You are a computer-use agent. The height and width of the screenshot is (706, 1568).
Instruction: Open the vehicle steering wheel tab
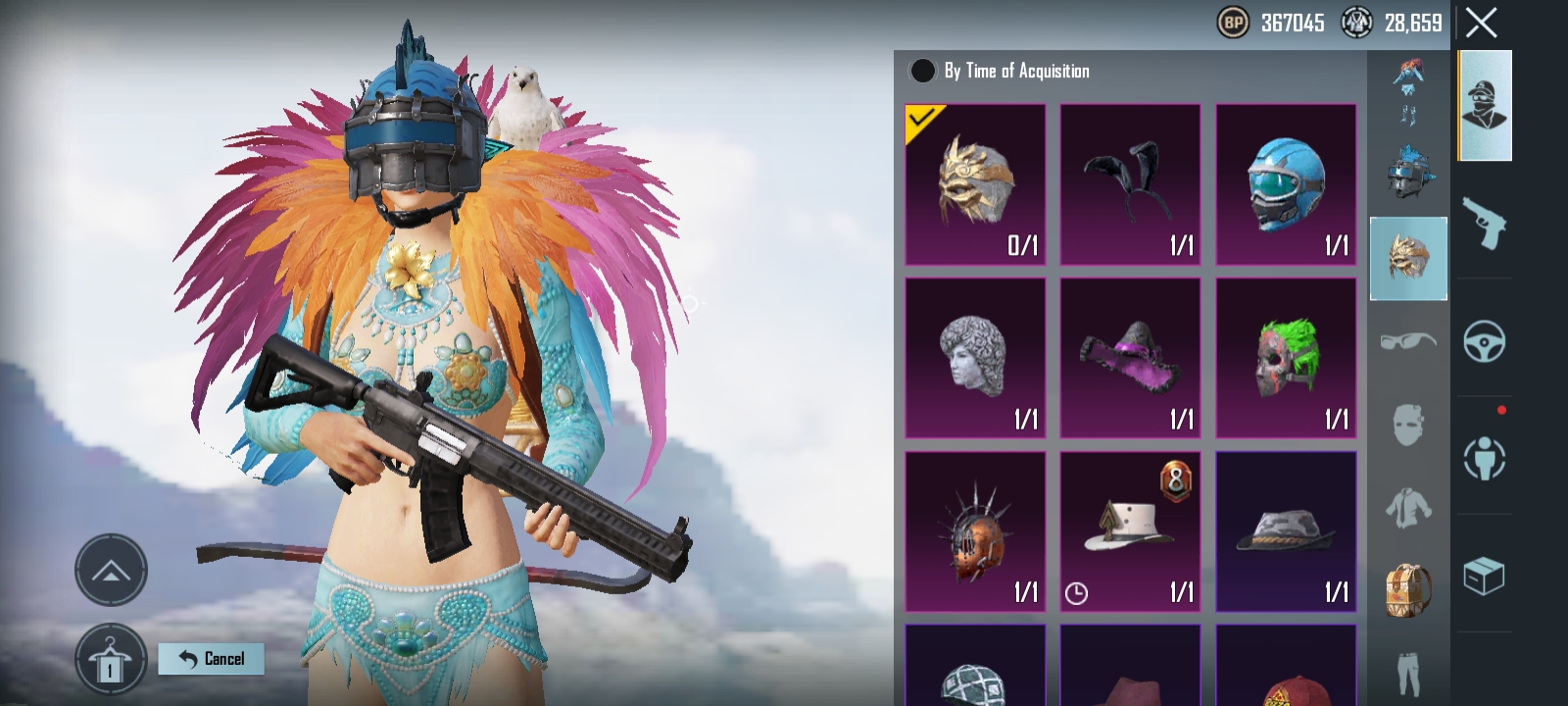coord(1484,341)
